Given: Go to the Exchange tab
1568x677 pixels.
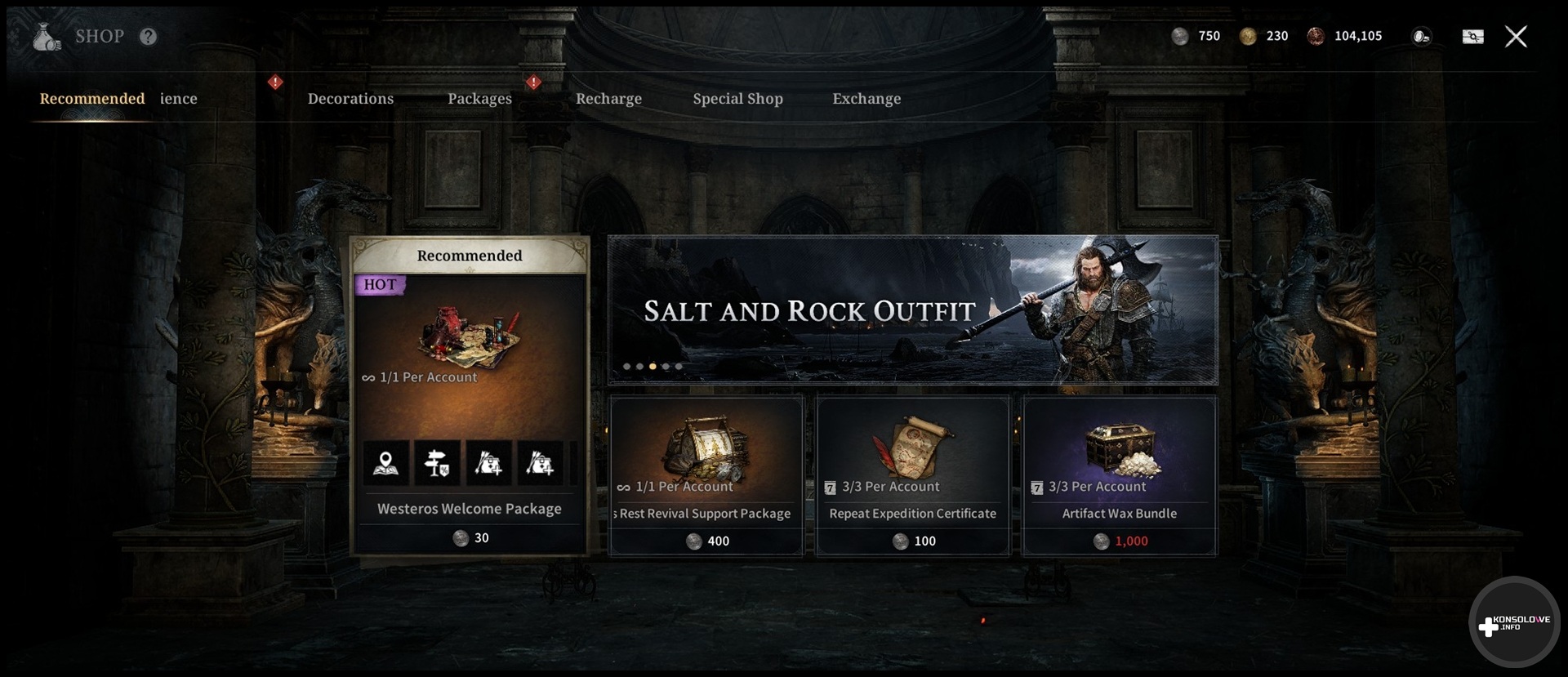Looking at the screenshot, I should (866, 99).
